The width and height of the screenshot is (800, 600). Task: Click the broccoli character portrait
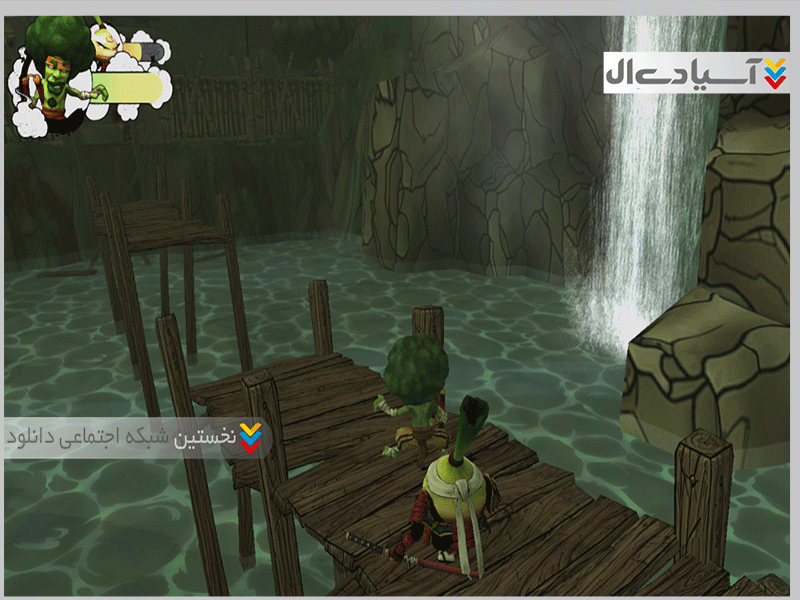[x=50, y=75]
